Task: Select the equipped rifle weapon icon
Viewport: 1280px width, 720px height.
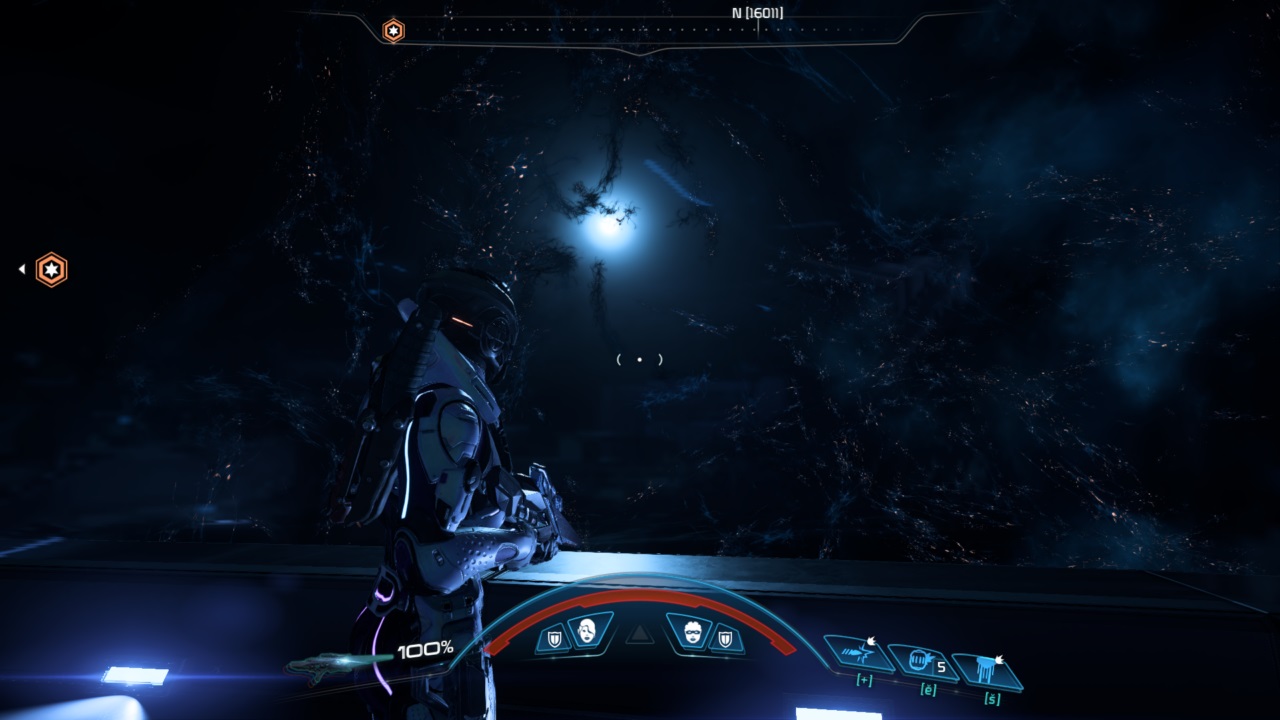Action: (x=335, y=662)
